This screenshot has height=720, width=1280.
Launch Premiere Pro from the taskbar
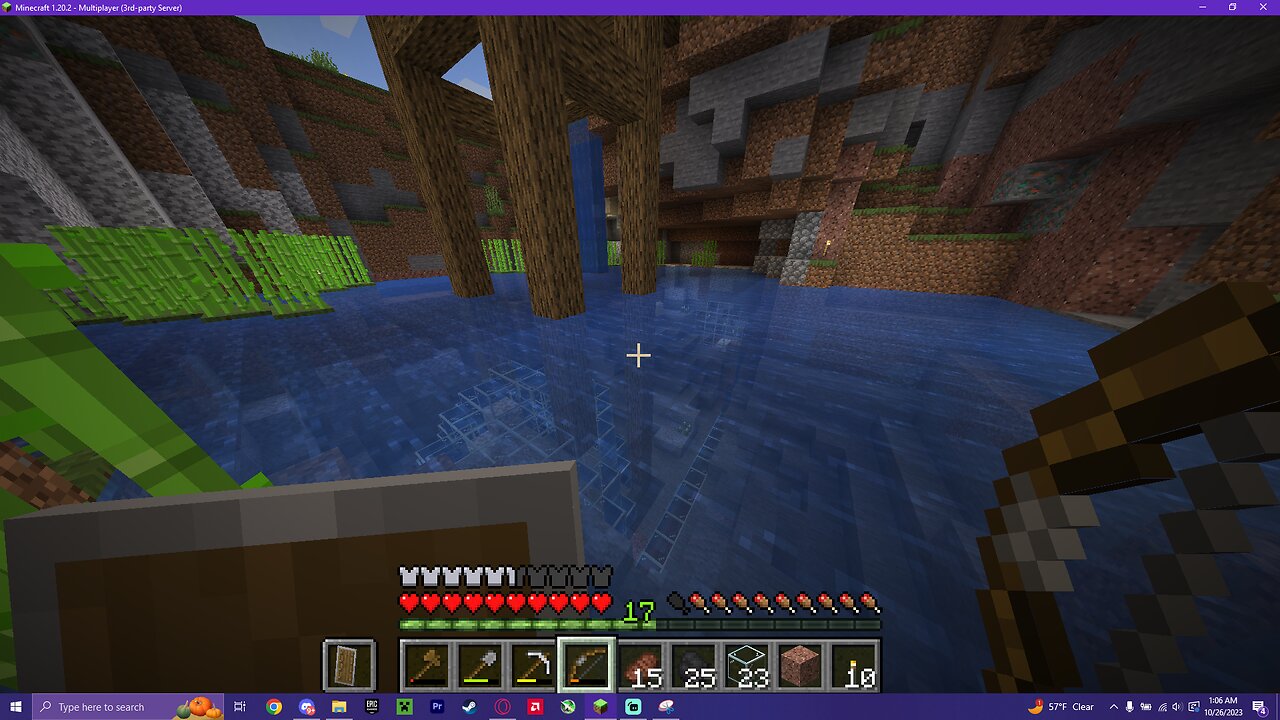(437, 707)
